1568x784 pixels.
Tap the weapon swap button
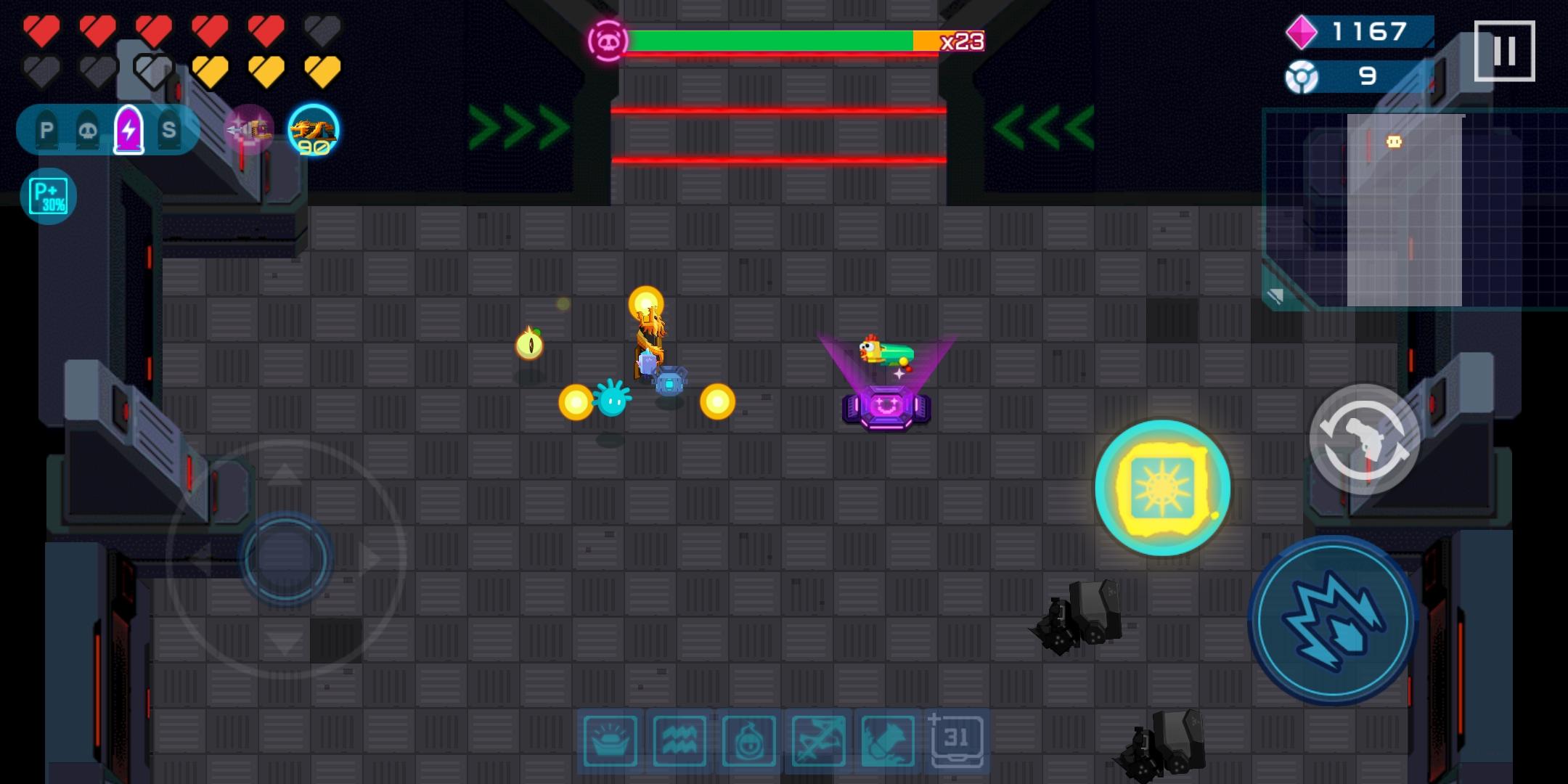[1363, 441]
